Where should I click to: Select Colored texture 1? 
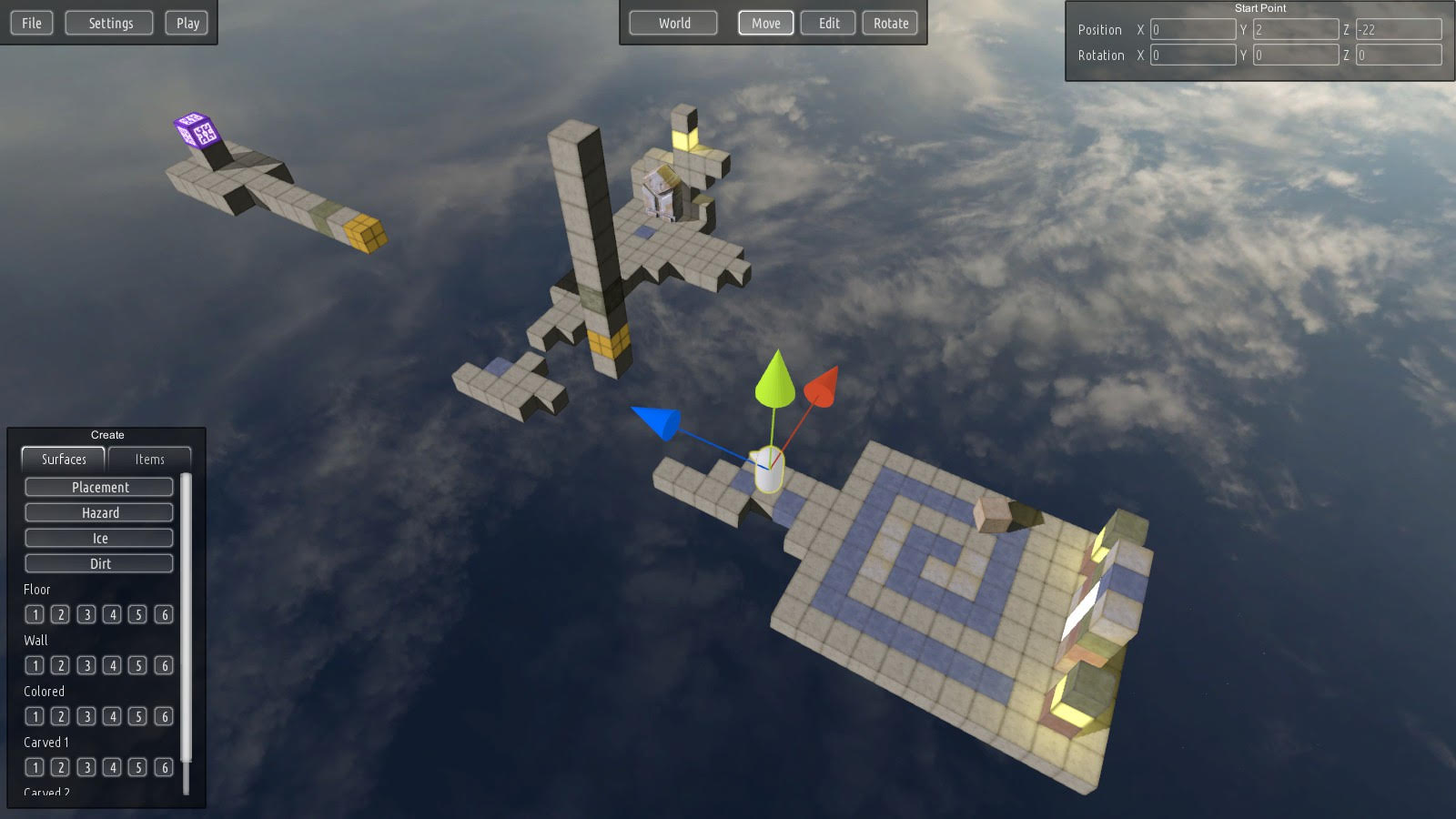click(x=35, y=716)
